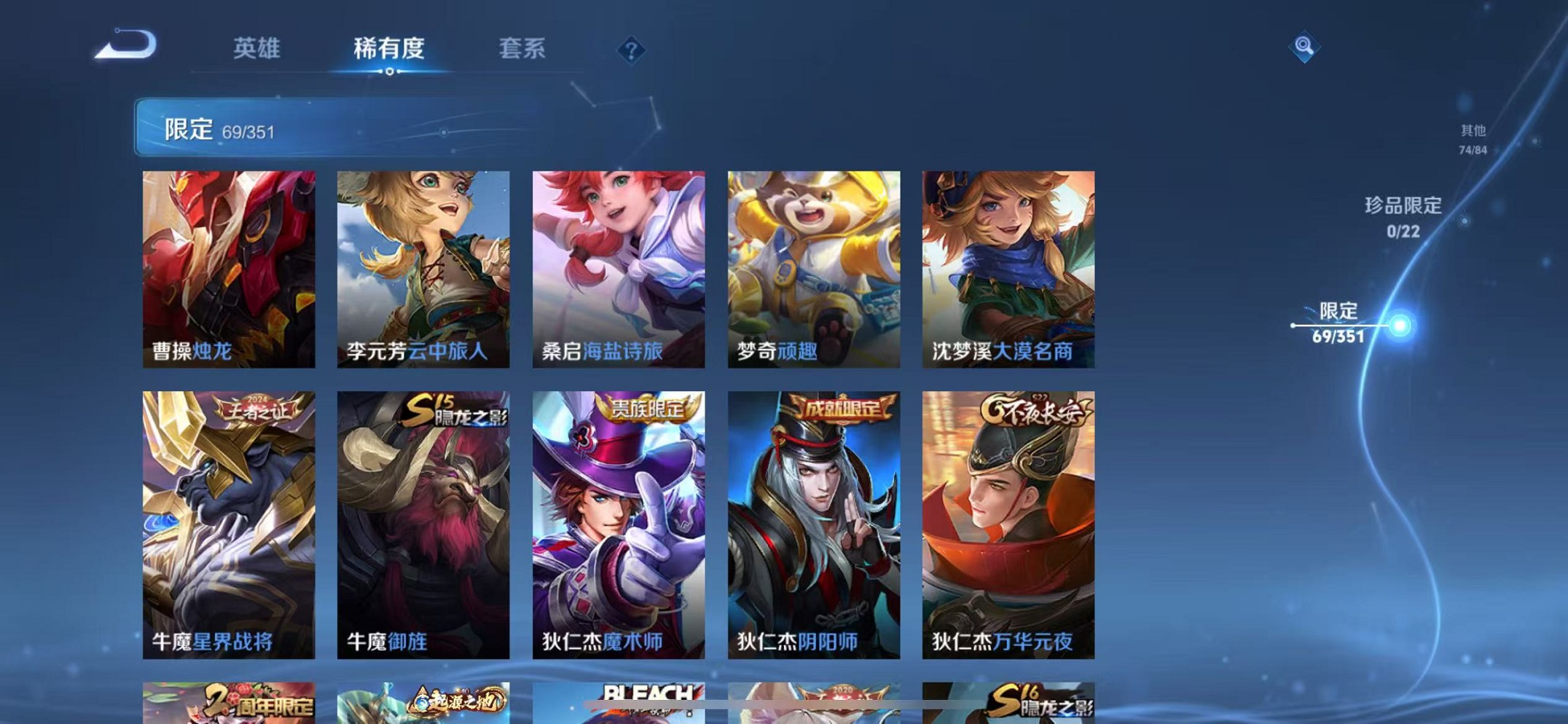Open the 梦奇顽趣 skin card

point(814,269)
